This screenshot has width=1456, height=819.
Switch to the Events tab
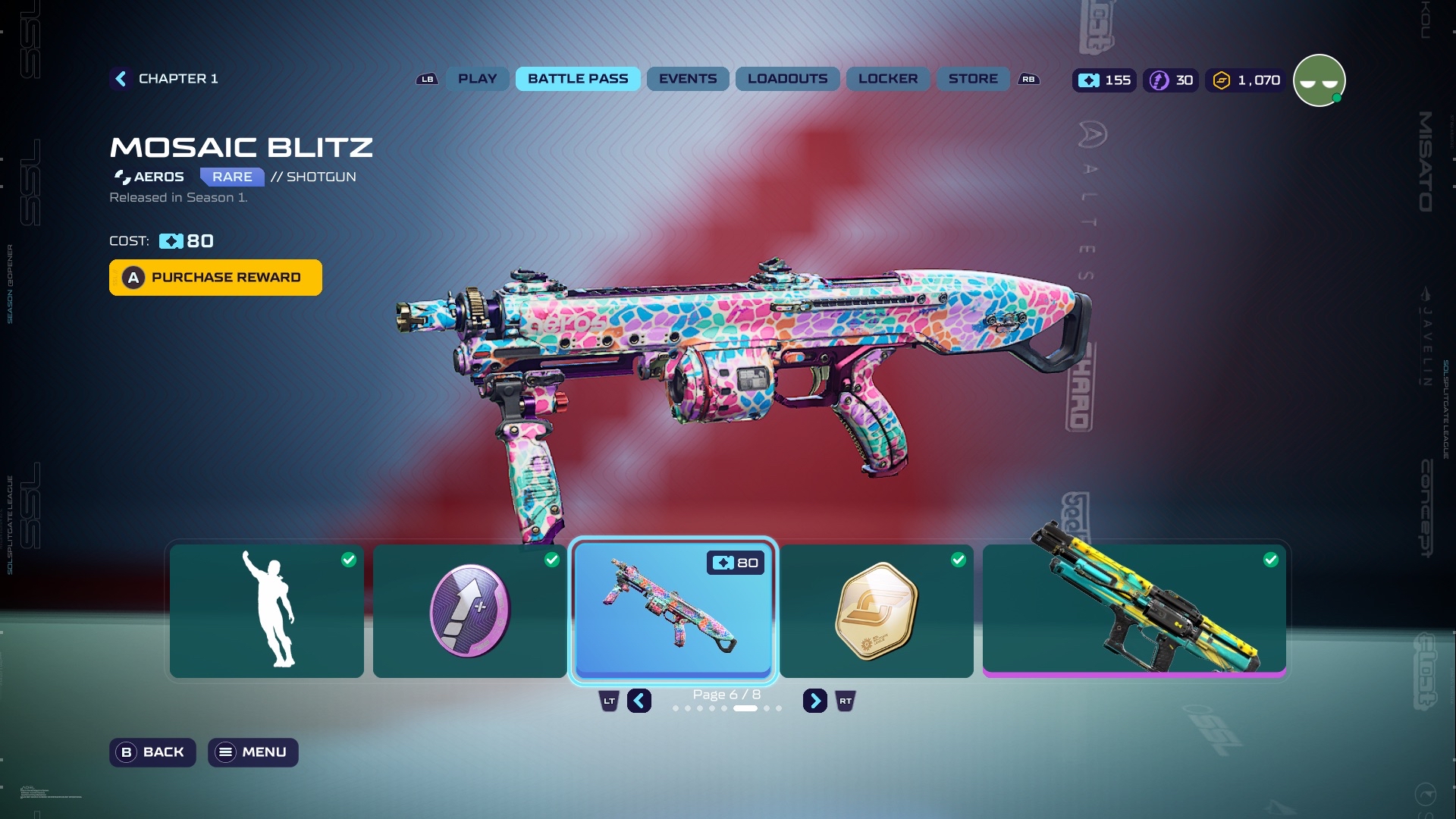point(687,79)
